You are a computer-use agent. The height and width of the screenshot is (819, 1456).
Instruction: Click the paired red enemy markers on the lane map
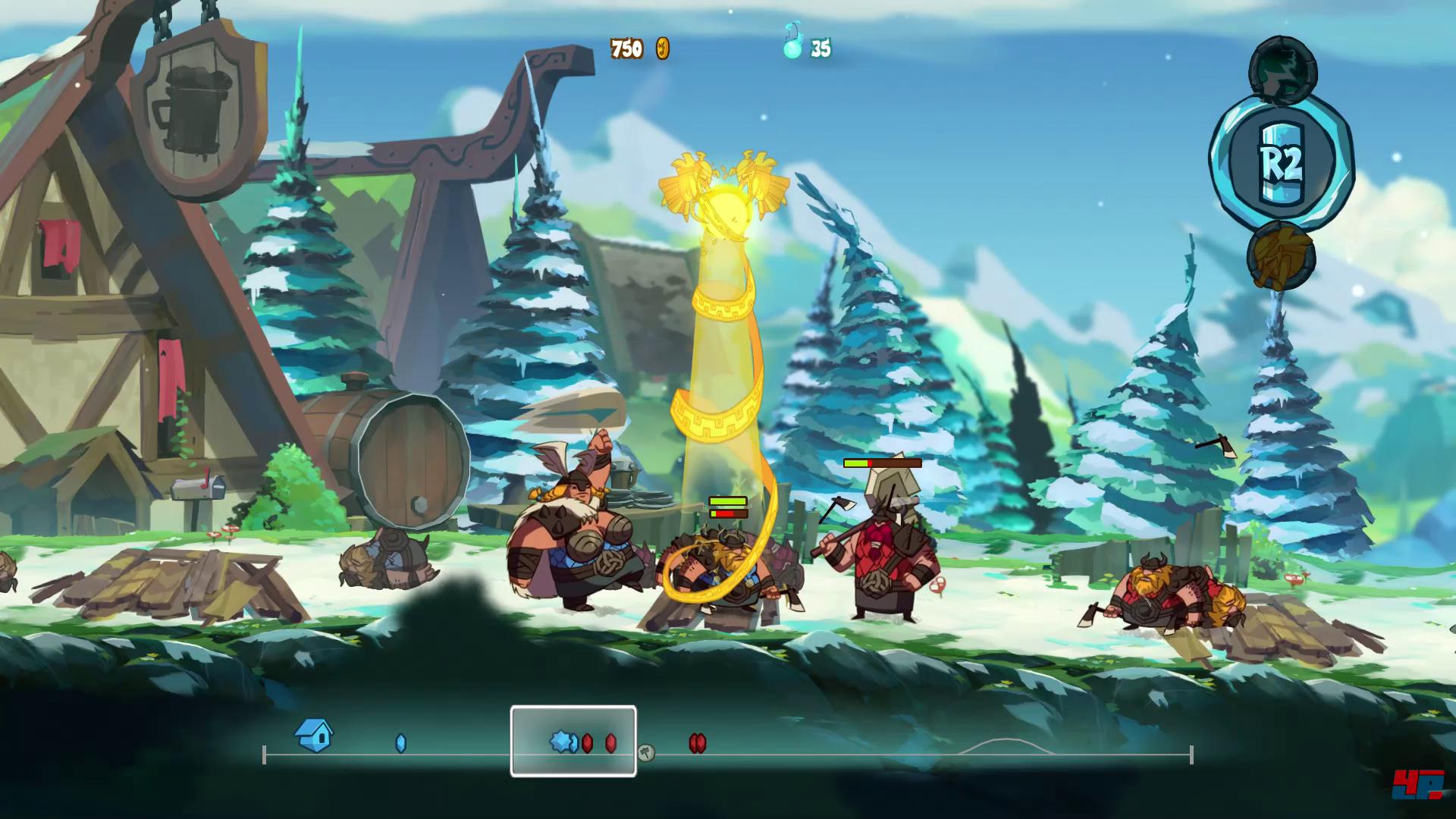(698, 743)
